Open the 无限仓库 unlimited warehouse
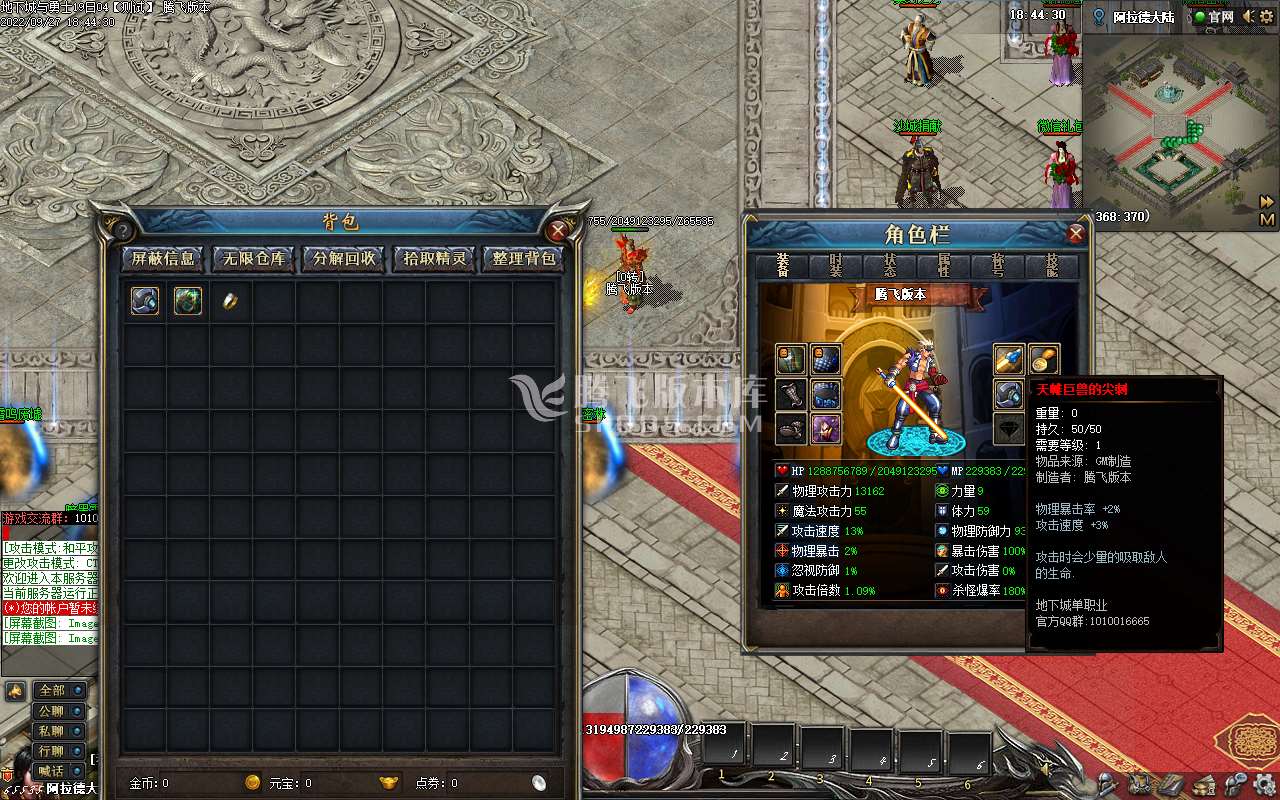 pyautogui.click(x=254, y=259)
